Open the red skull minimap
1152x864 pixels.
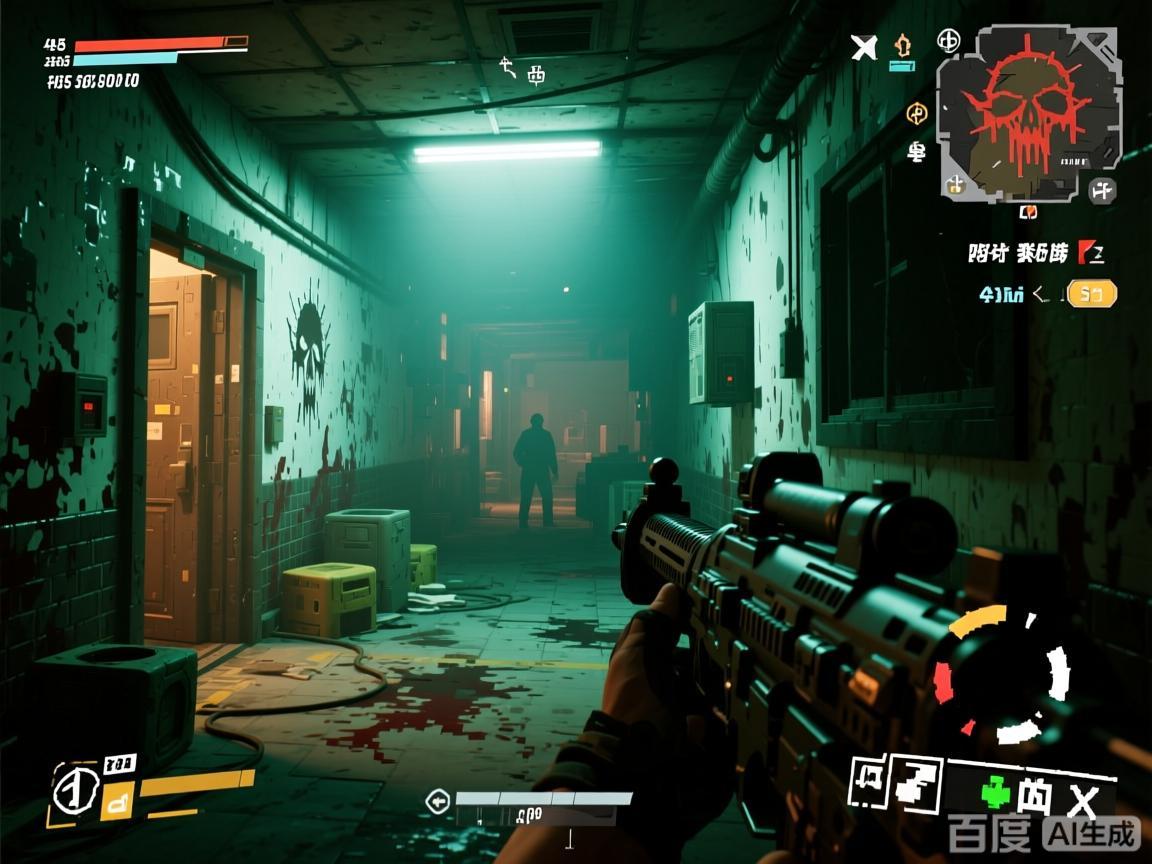(1027, 112)
